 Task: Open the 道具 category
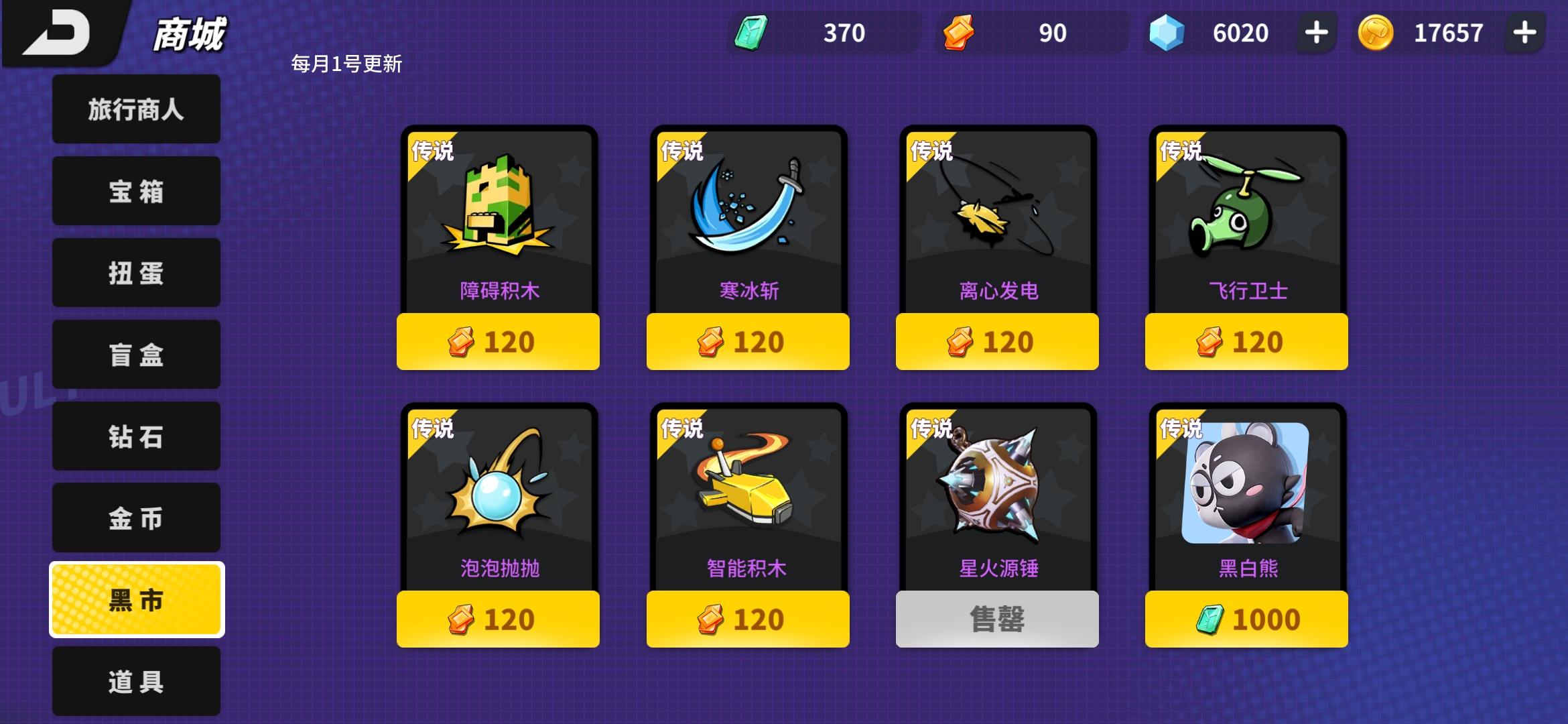point(135,681)
